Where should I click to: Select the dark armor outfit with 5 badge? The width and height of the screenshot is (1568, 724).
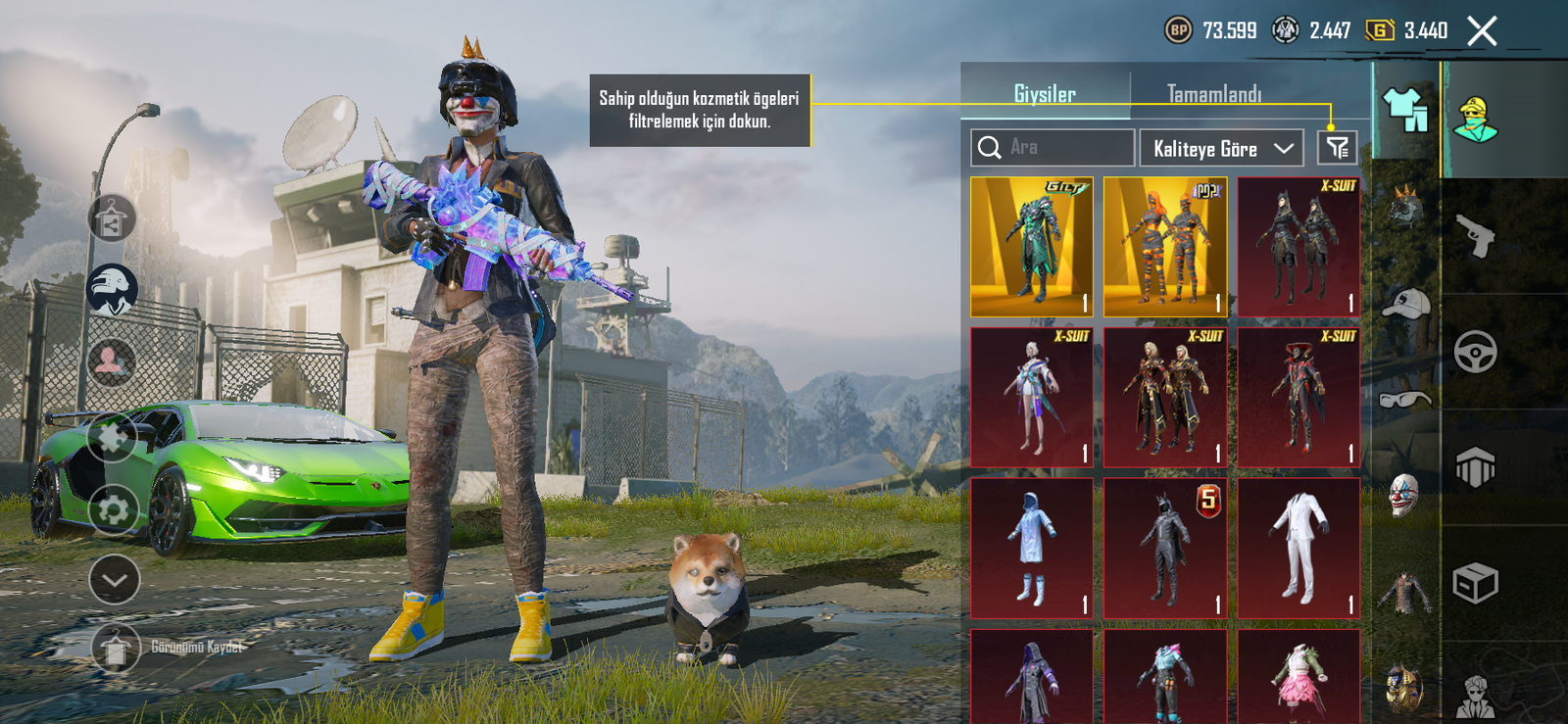[1165, 549]
